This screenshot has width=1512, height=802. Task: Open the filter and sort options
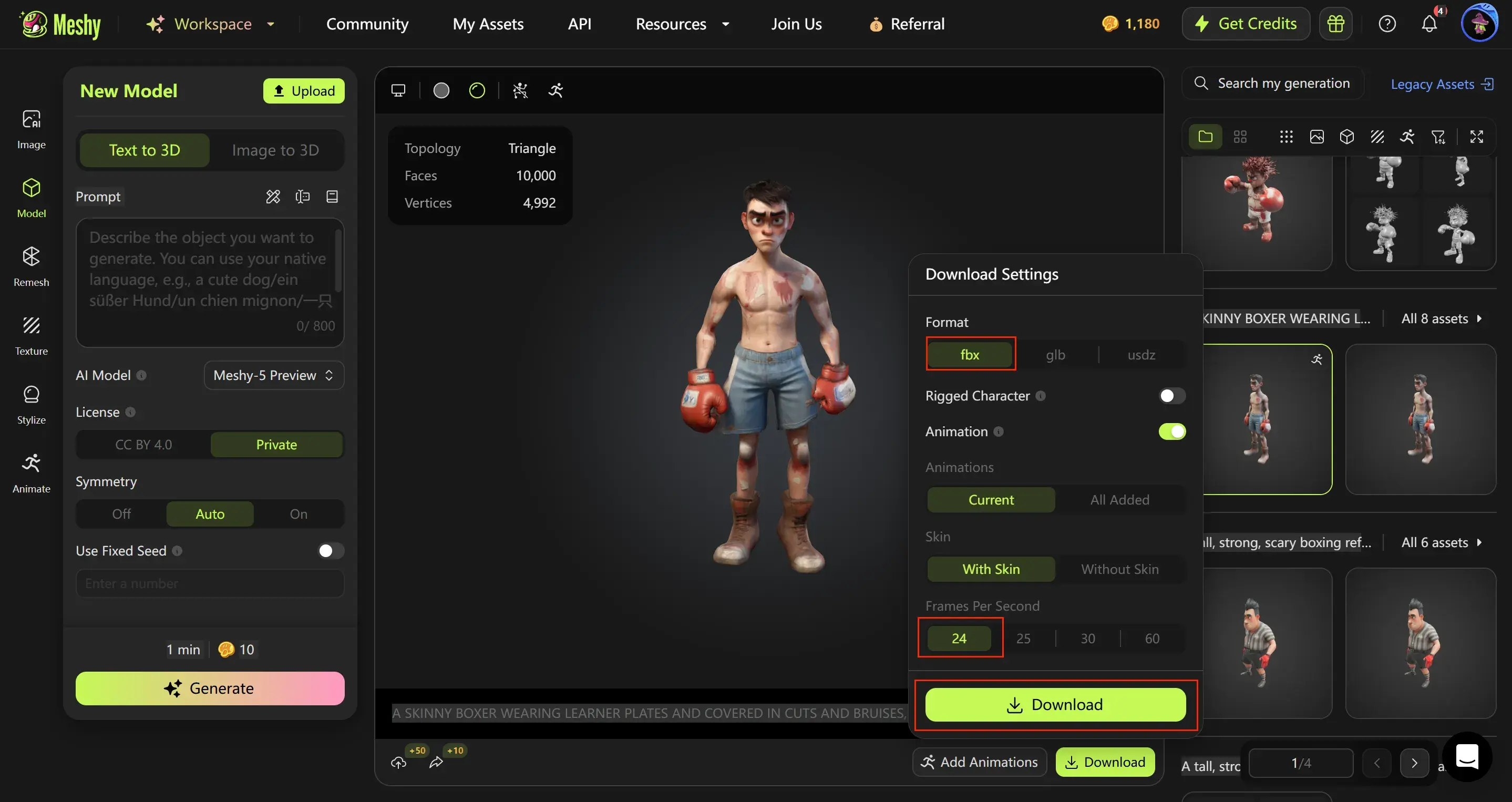[x=1438, y=136]
